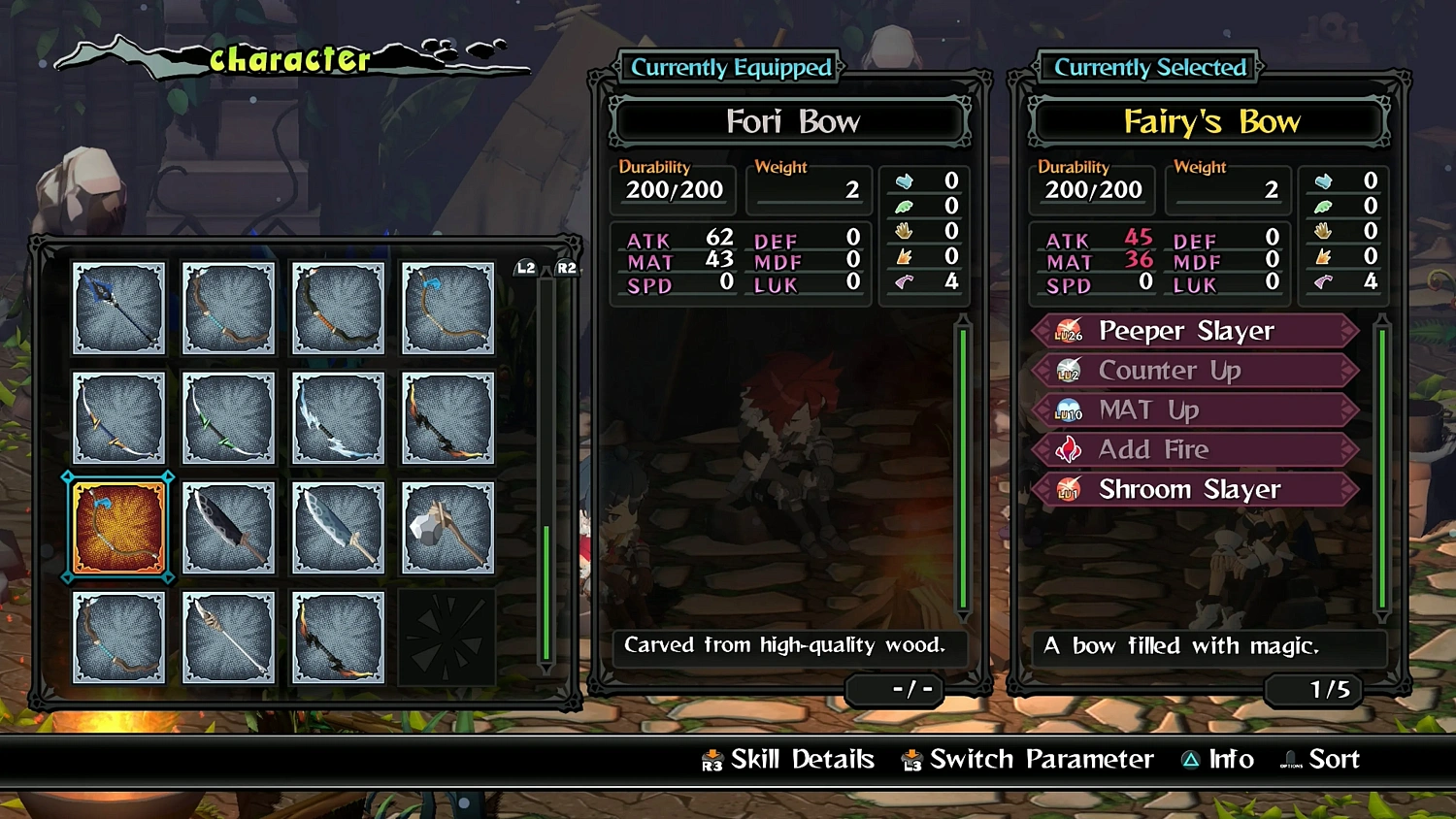
Task: Click the Add Fire flame skill icon
Action: pos(1068,448)
